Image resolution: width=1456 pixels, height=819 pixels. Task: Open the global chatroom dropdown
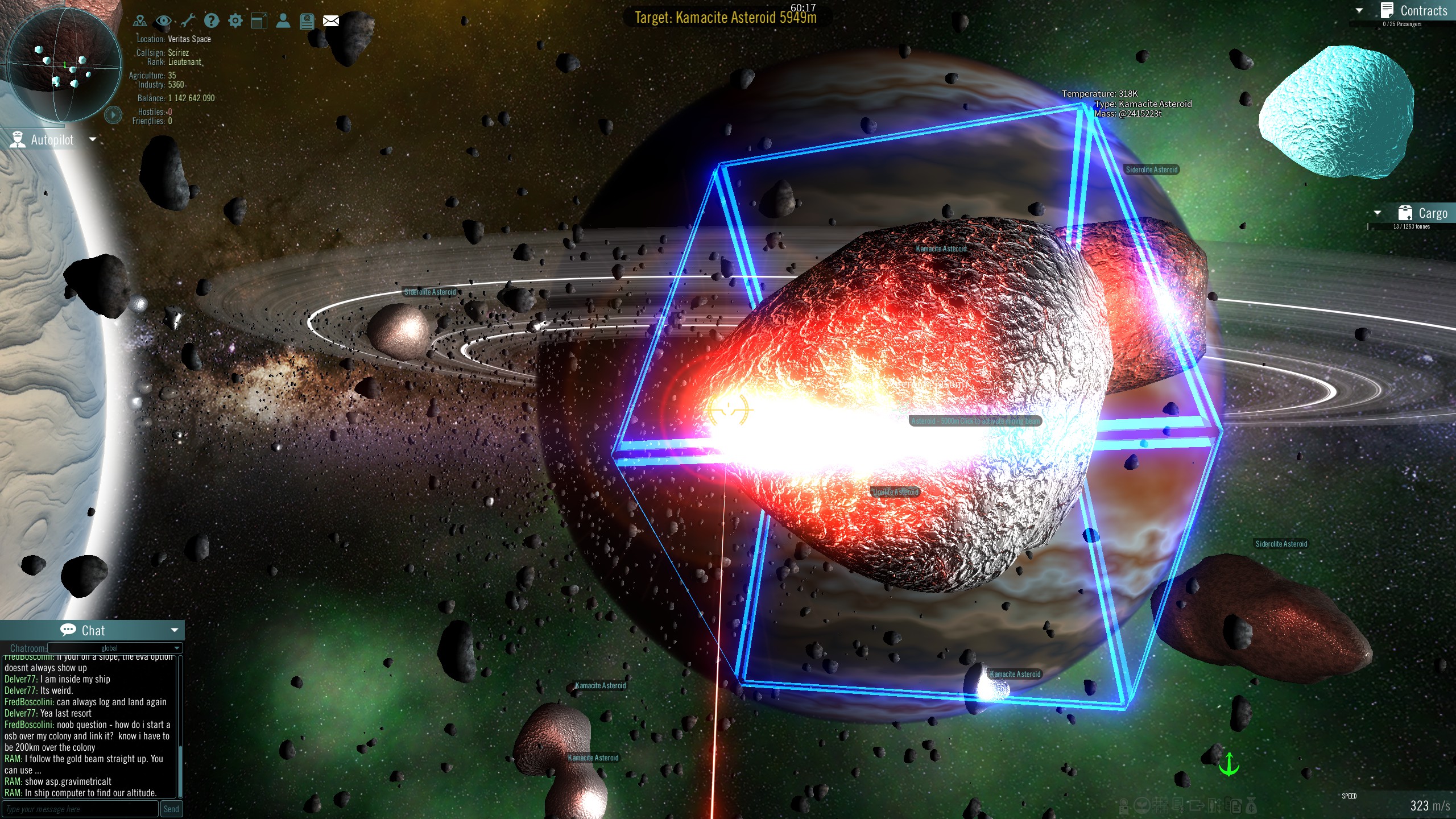110,648
